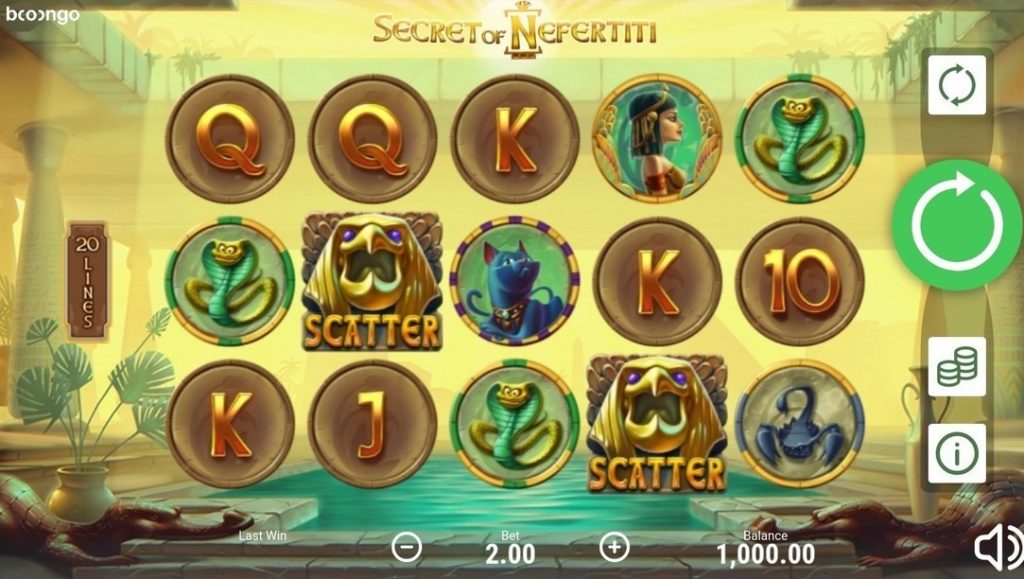Open the coin stack bet settings
The image size is (1024, 579).
pos(957,367)
